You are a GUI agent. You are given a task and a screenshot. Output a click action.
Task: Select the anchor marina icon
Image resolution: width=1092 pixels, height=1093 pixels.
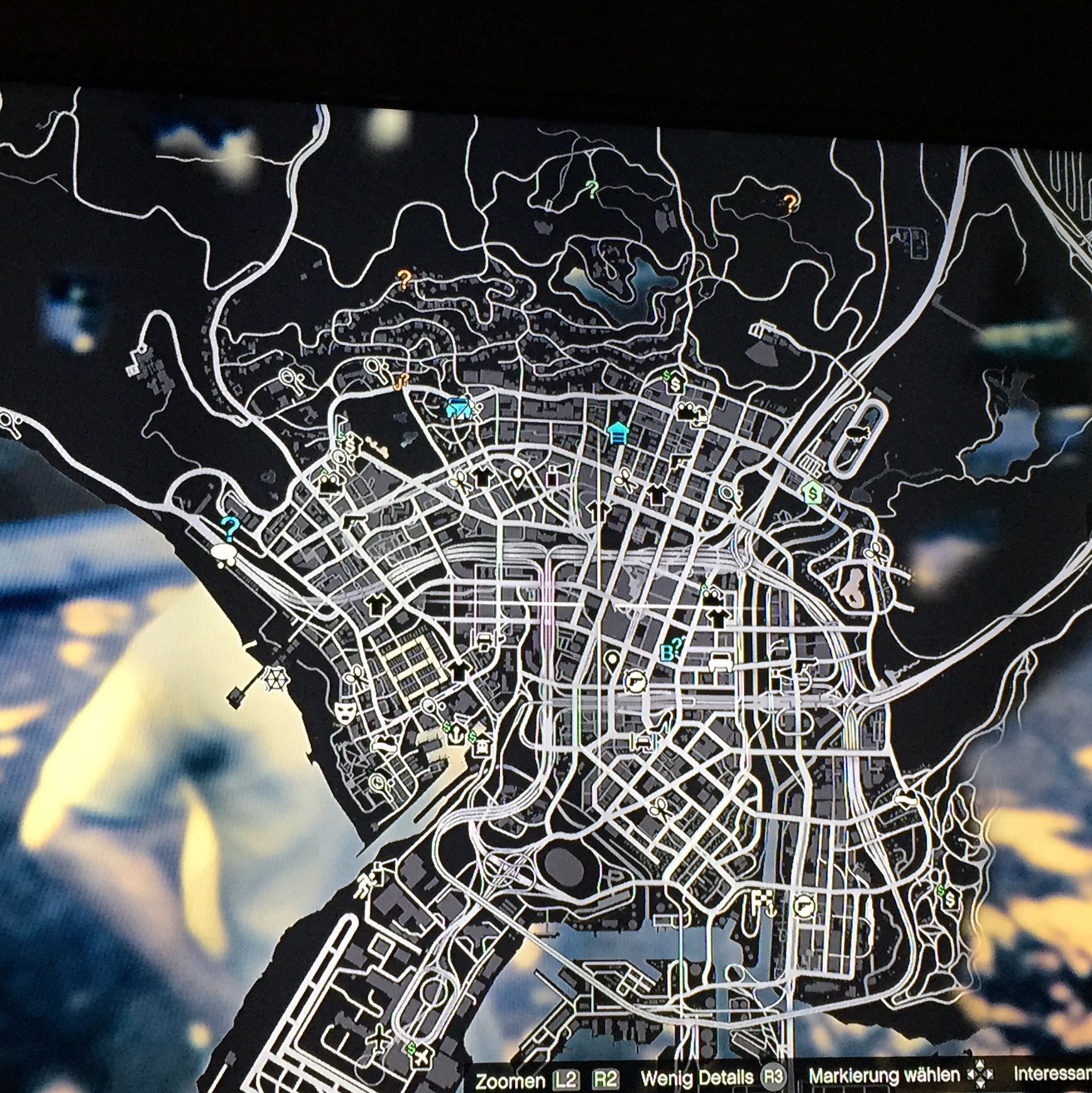click(456, 734)
